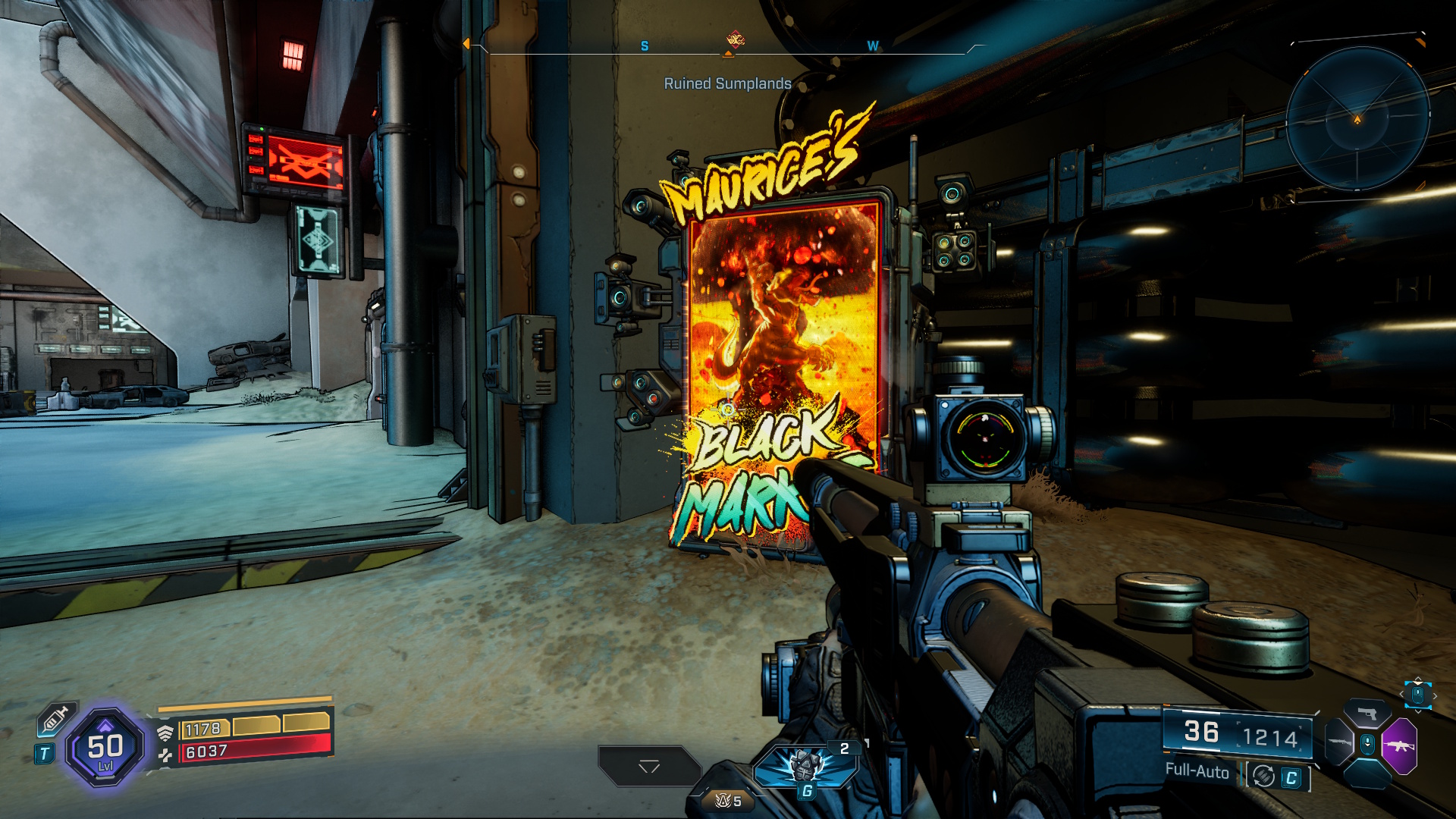
Task: Toggle the C ammo counter badge
Action: (1291, 776)
